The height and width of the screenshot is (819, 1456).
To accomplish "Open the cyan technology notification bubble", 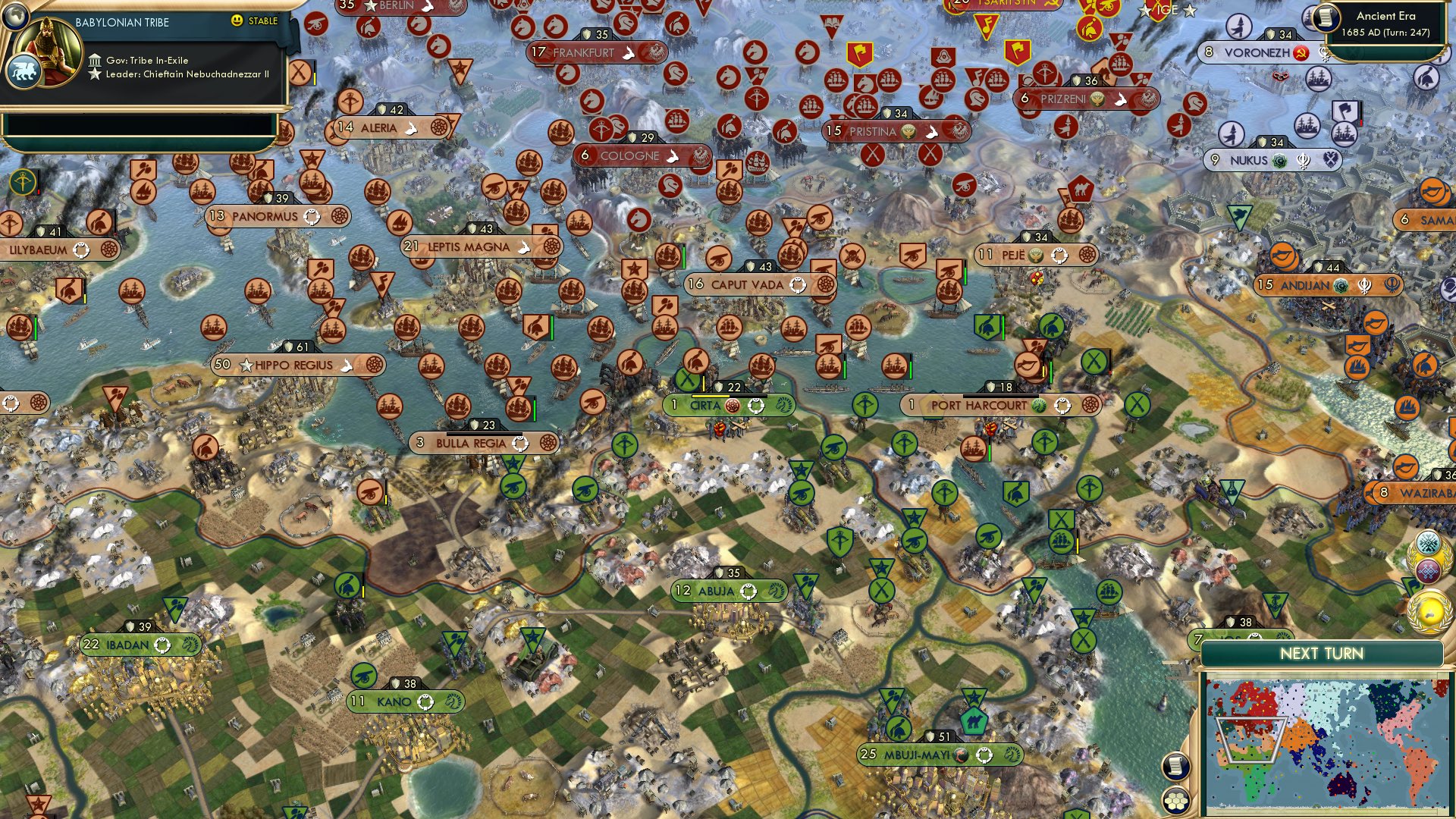I will pos(1428,542).
